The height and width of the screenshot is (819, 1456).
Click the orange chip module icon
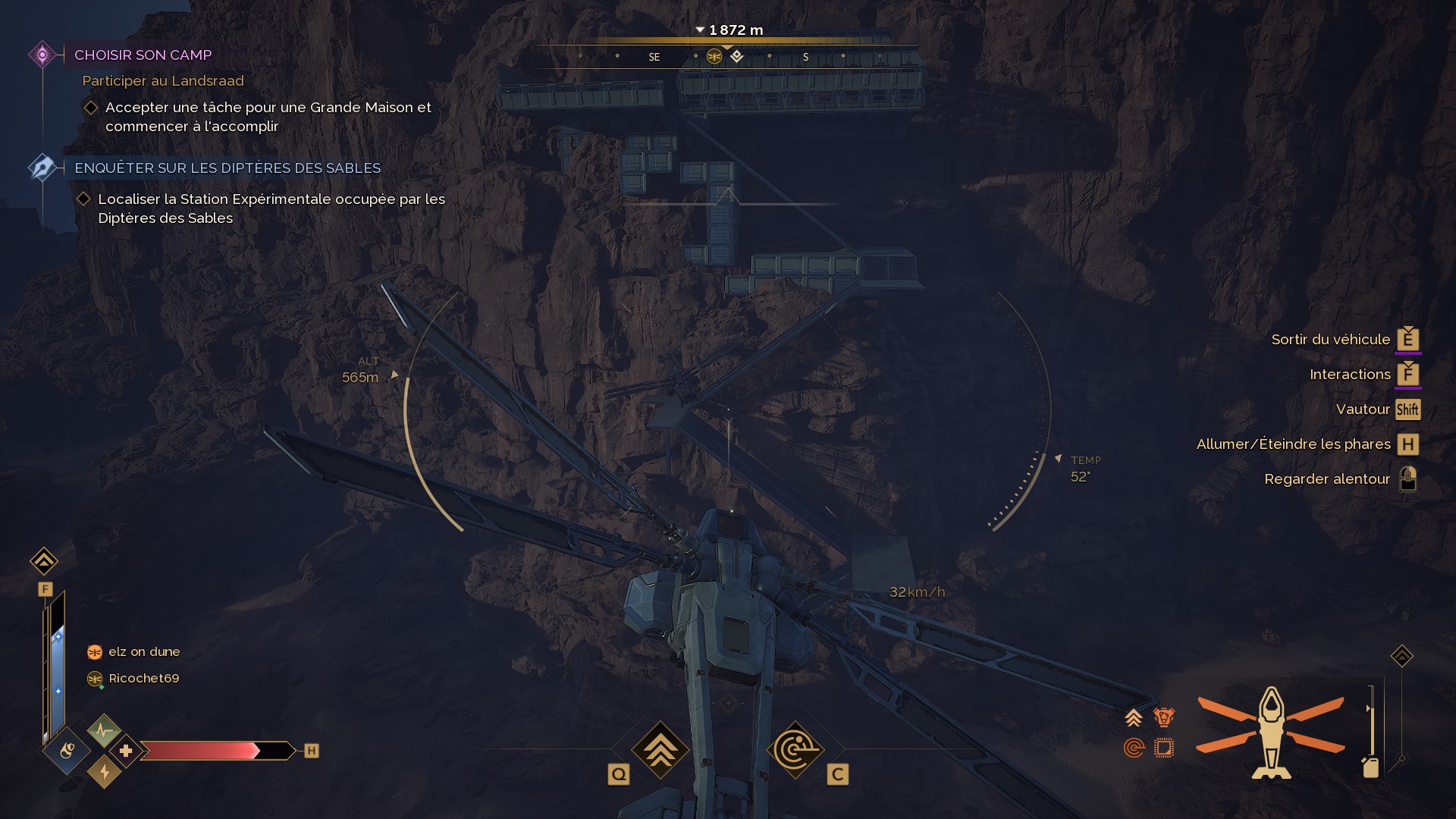point(1163,748)
